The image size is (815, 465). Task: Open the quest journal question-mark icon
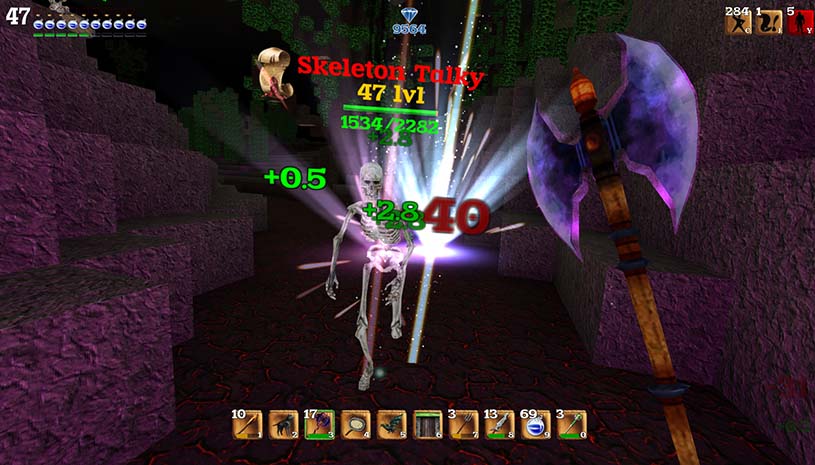(769, 22)
